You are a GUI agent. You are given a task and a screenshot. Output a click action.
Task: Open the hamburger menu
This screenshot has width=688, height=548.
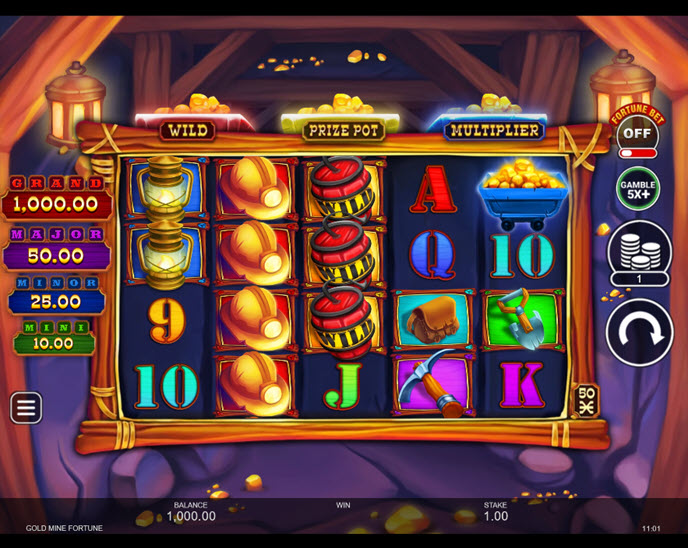point(26,407)
